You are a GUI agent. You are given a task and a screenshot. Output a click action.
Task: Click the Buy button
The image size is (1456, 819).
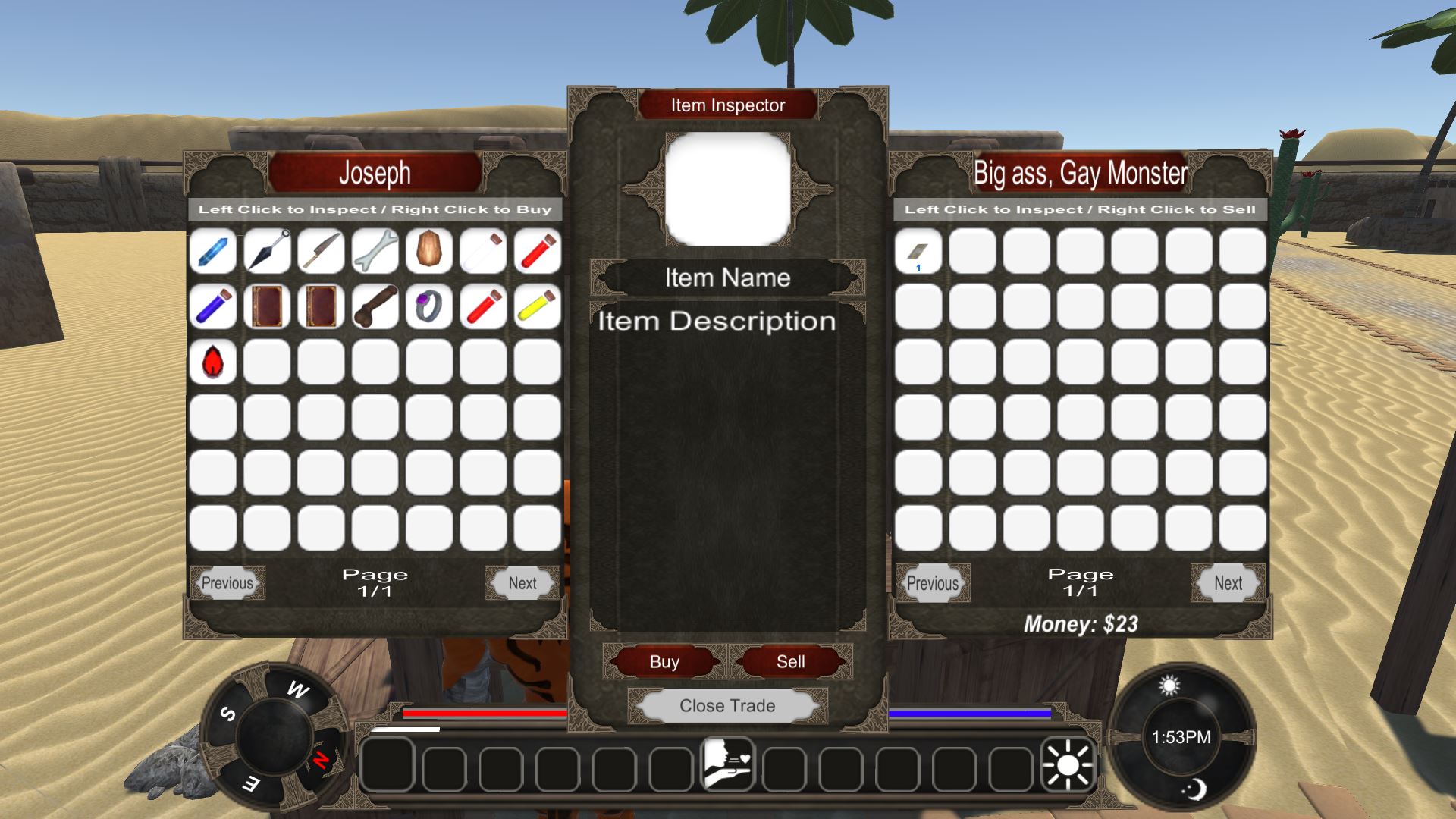coord(664,661)
